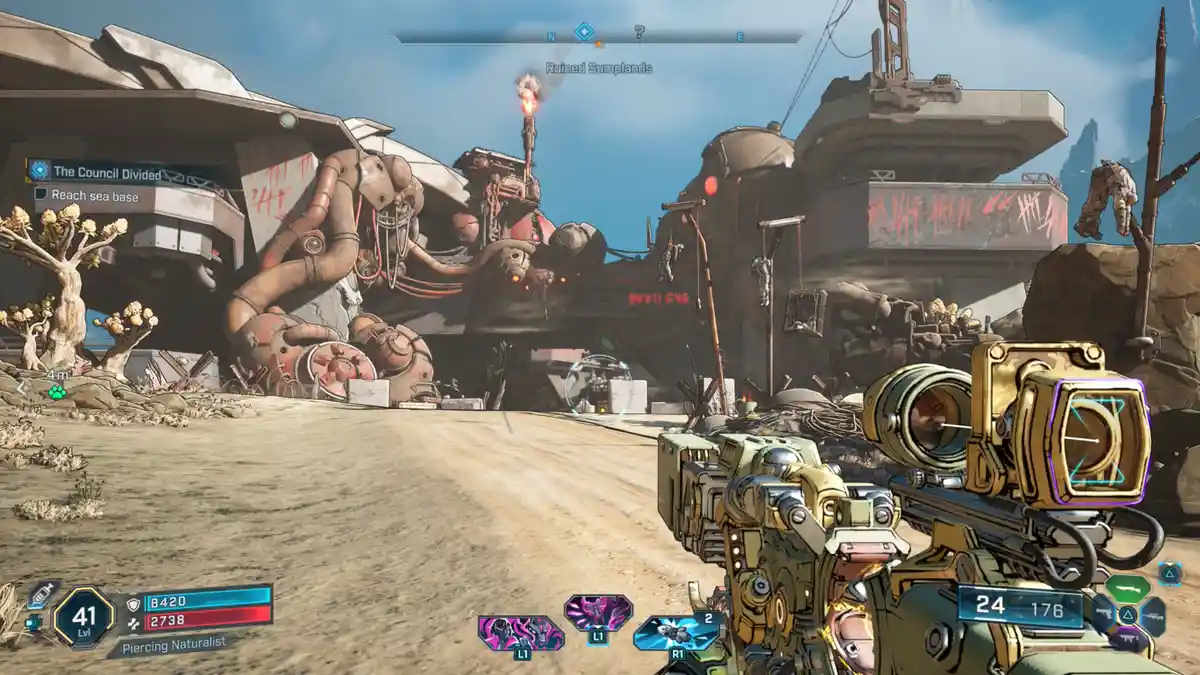Throw the blue grenade ordnance icon
This screenshot has height=675, width=1200.
[x=677, y=631]
